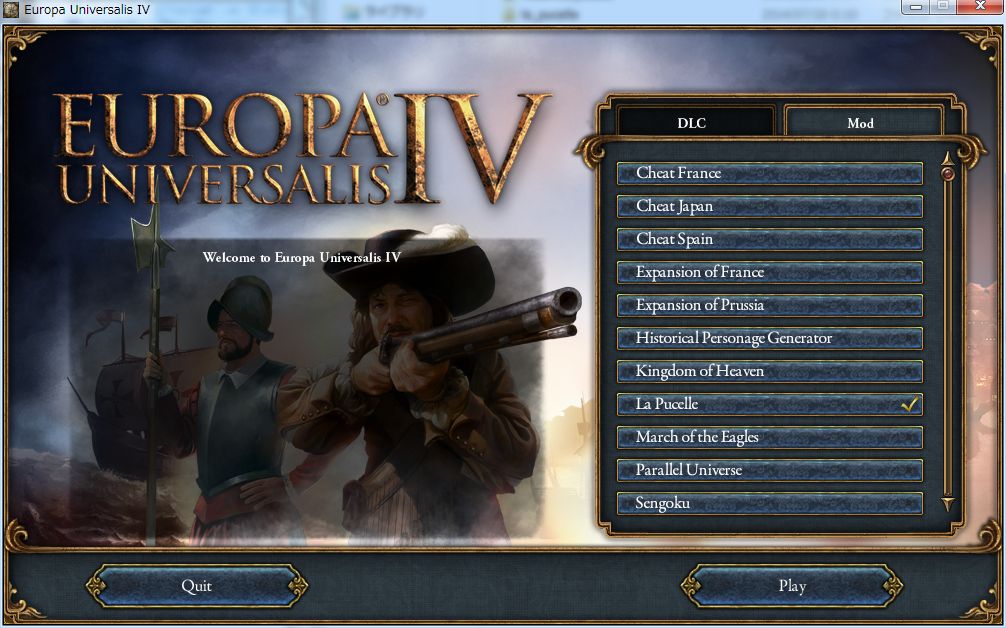Image resolution: width=1006 pixels, height=628 pixels.
Task: Choose the Kingdom of Heaven mod
Action: (769, 371)
